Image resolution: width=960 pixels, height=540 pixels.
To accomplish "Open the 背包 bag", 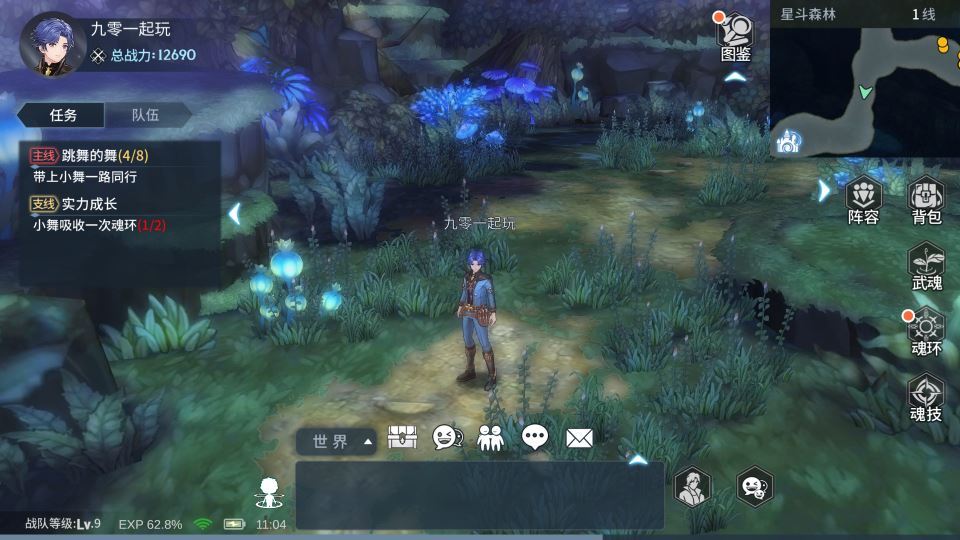I will click(927, 200).
